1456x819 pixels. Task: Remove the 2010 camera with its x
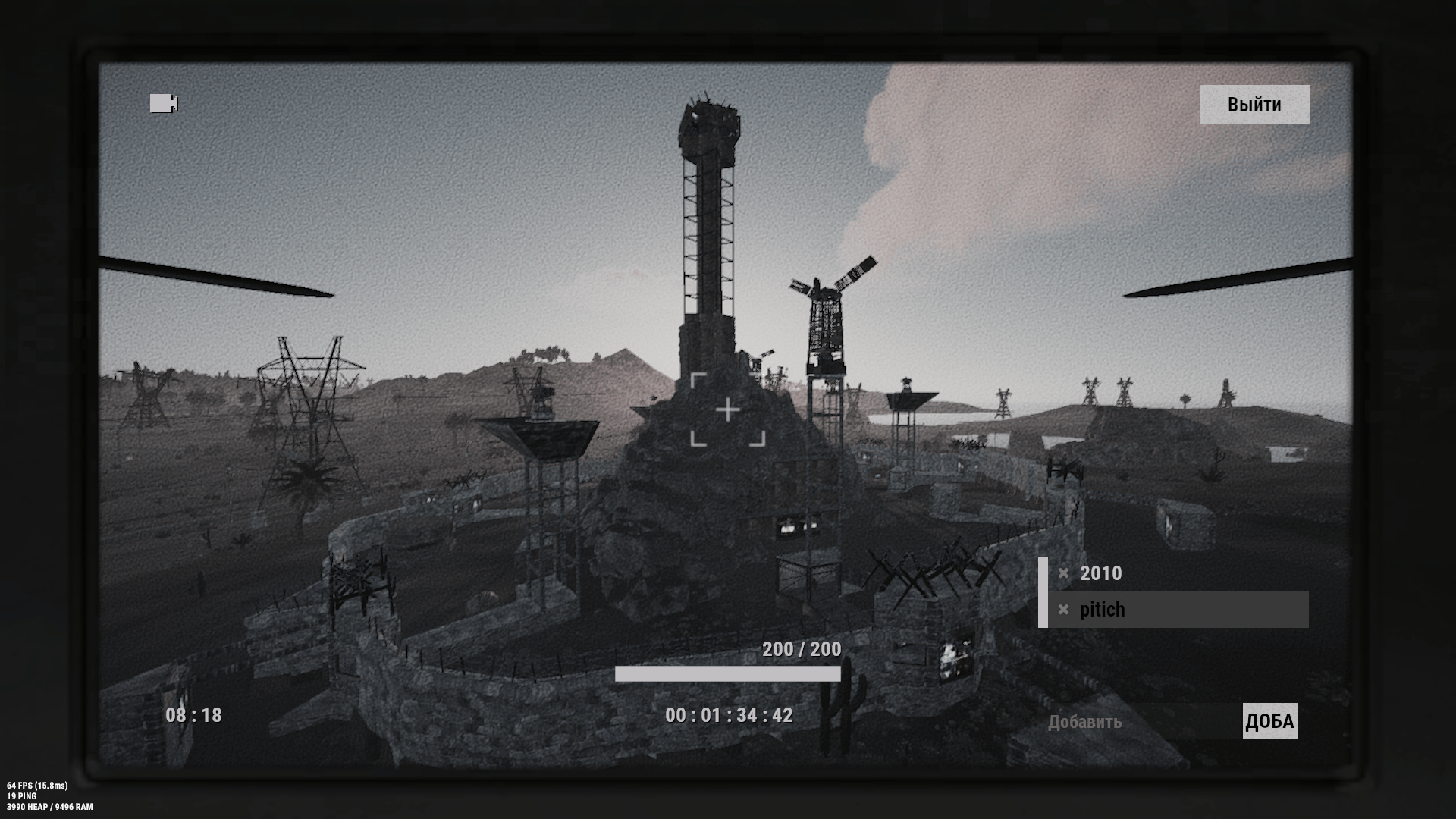click(1063, 573)
